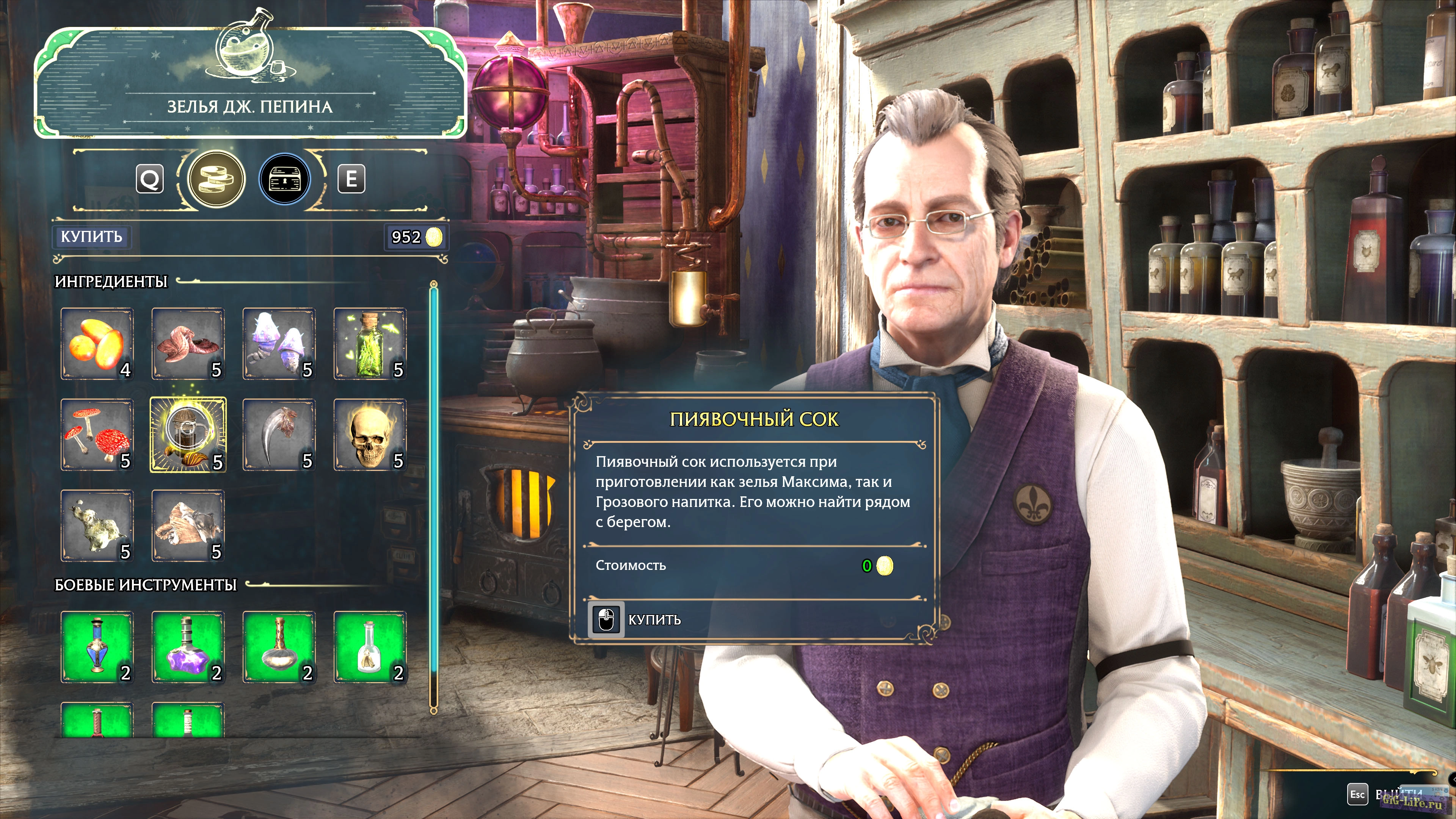The height and width of the screenshot is (819, 1456).
Task: Open the treasure chest sell tab
Action: point(285,180)
